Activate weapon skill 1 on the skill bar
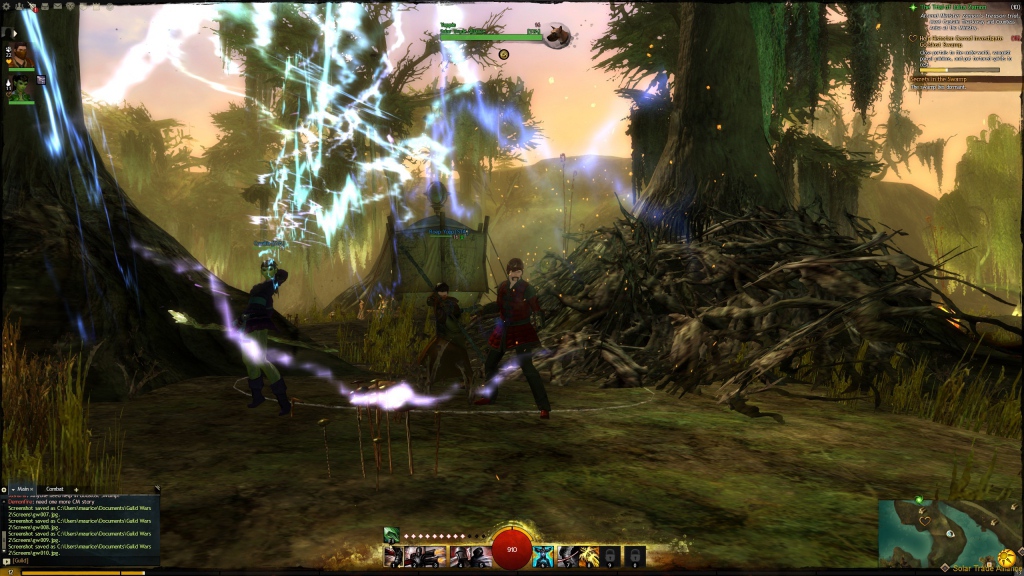This screenshot has width=1024, height=576. (394, 556)
